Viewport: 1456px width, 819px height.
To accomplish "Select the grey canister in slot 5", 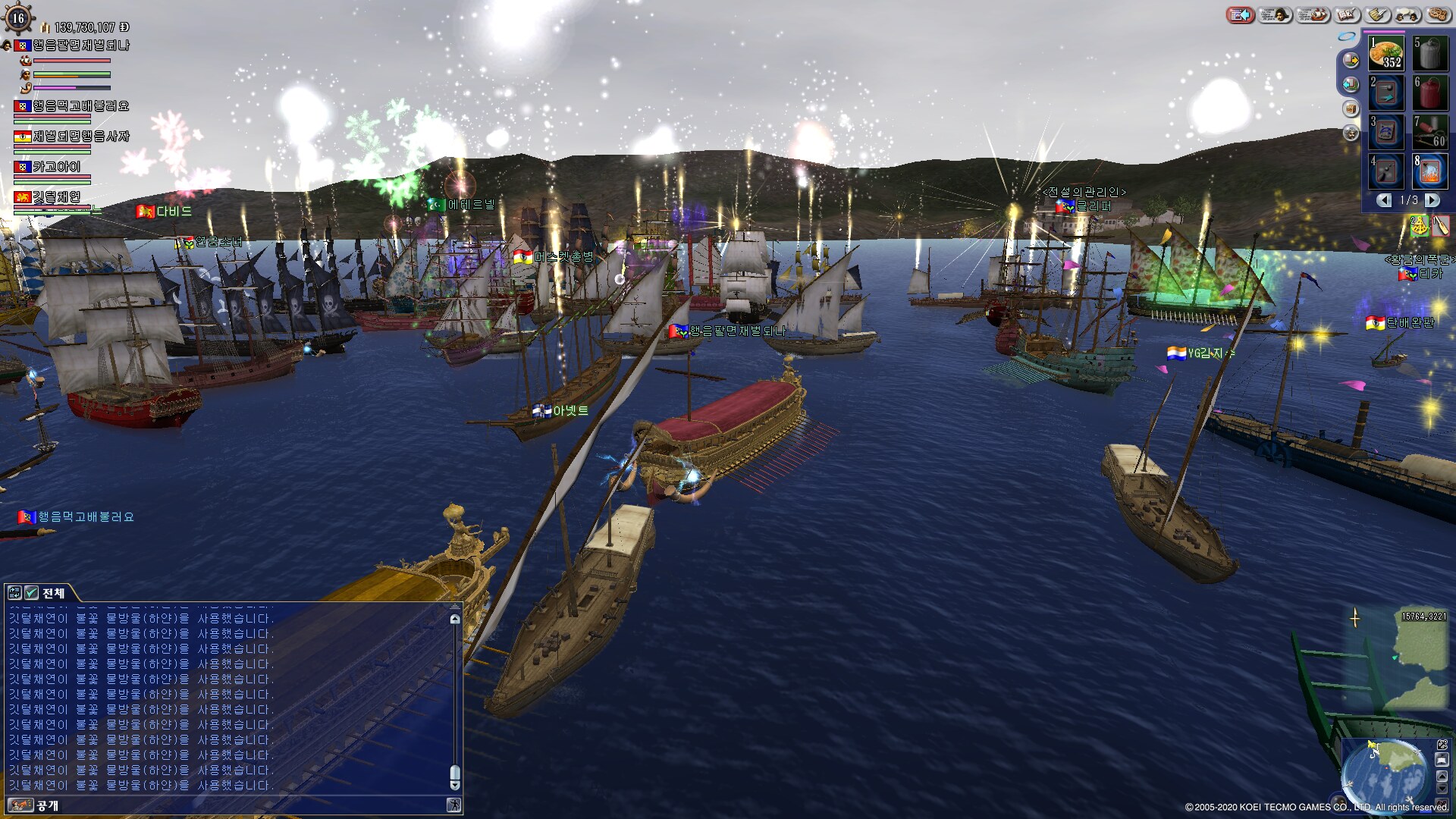I will click(1429, 55).
